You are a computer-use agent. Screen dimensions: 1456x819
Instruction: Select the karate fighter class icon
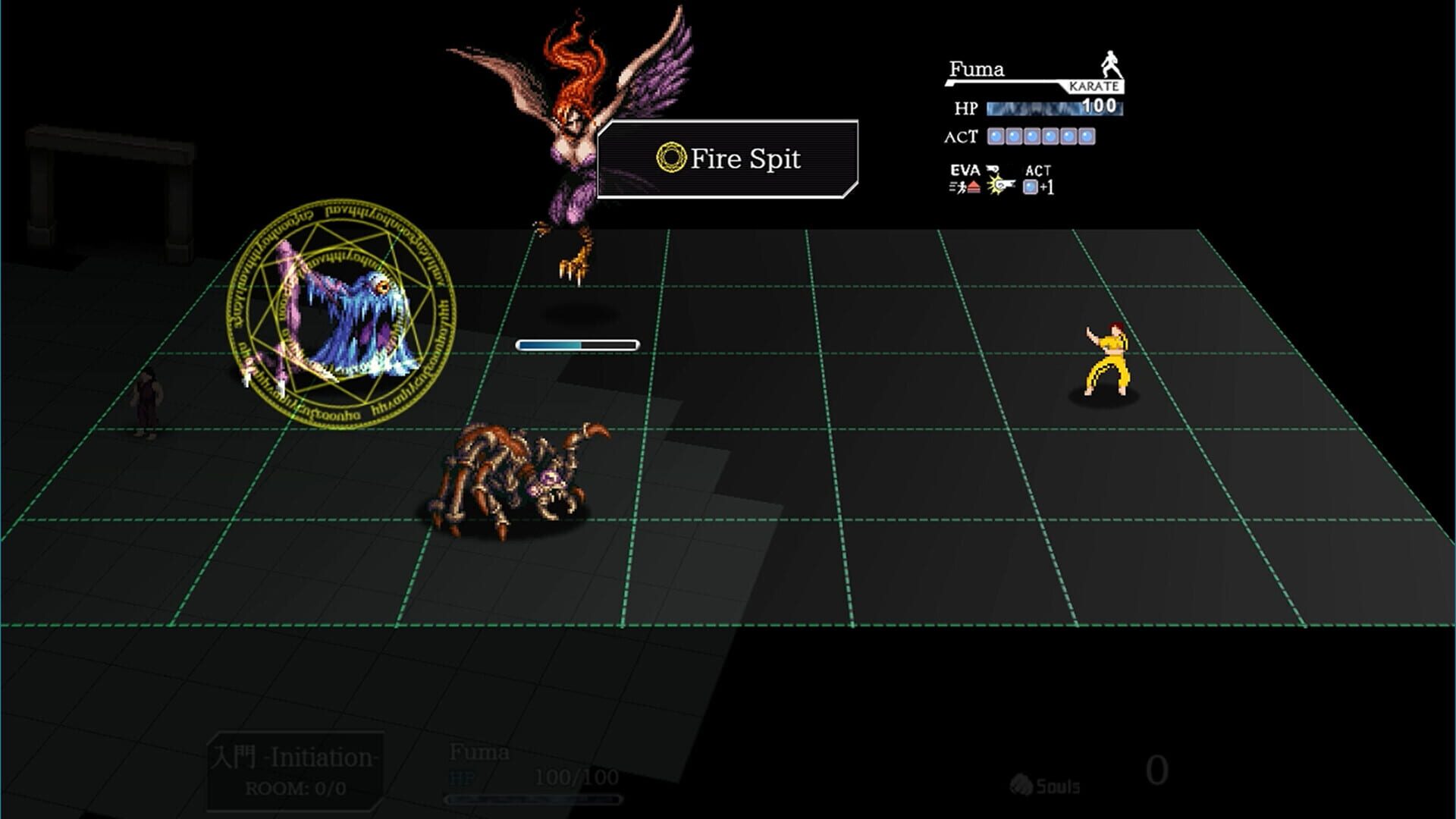[x=1111, y=62]
